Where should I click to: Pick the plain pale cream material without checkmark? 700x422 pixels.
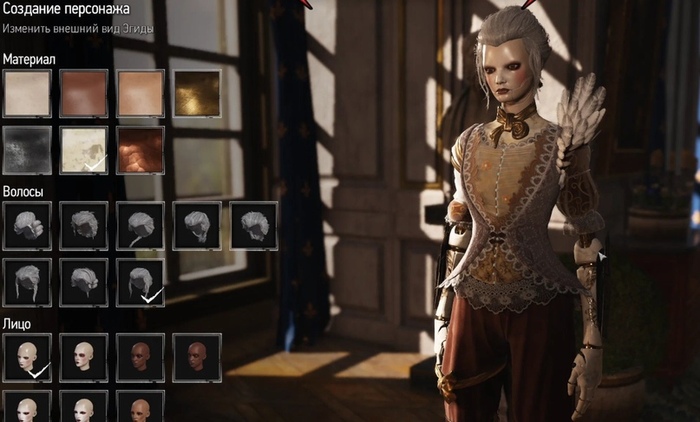27,94
